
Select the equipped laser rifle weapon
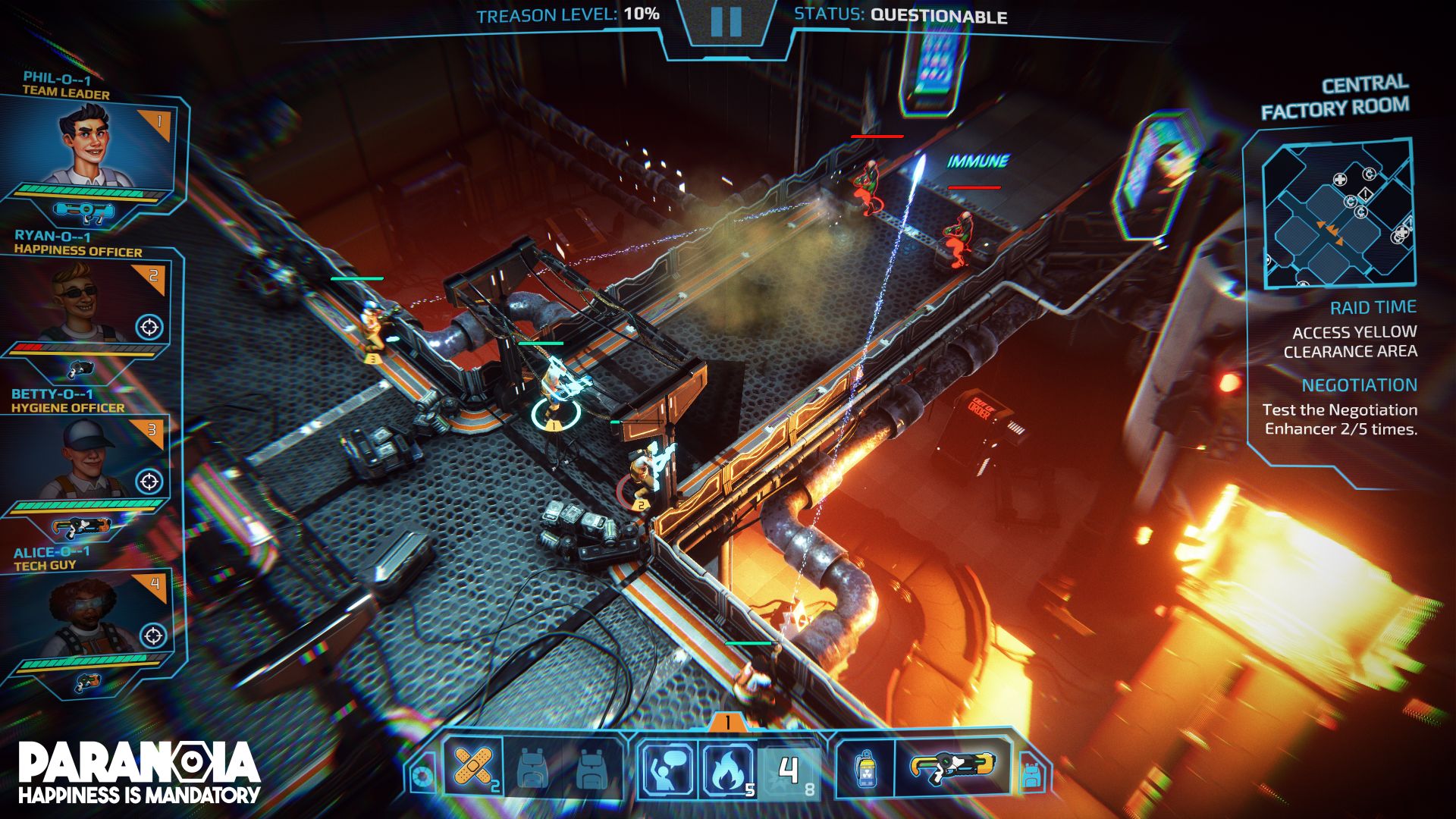[953, 767]
